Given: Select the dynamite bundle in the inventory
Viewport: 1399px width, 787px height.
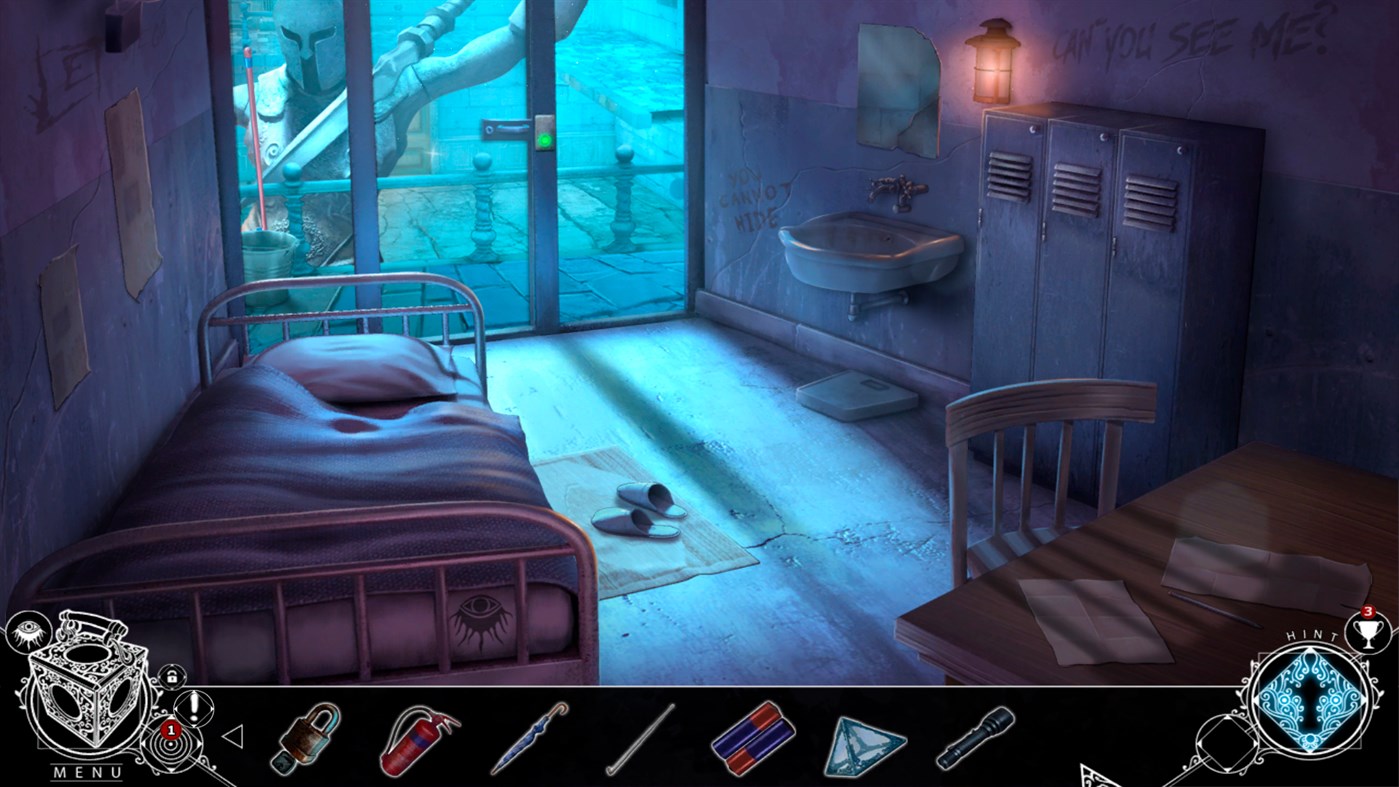Looking at the screenshot, I should click(755, 735).
